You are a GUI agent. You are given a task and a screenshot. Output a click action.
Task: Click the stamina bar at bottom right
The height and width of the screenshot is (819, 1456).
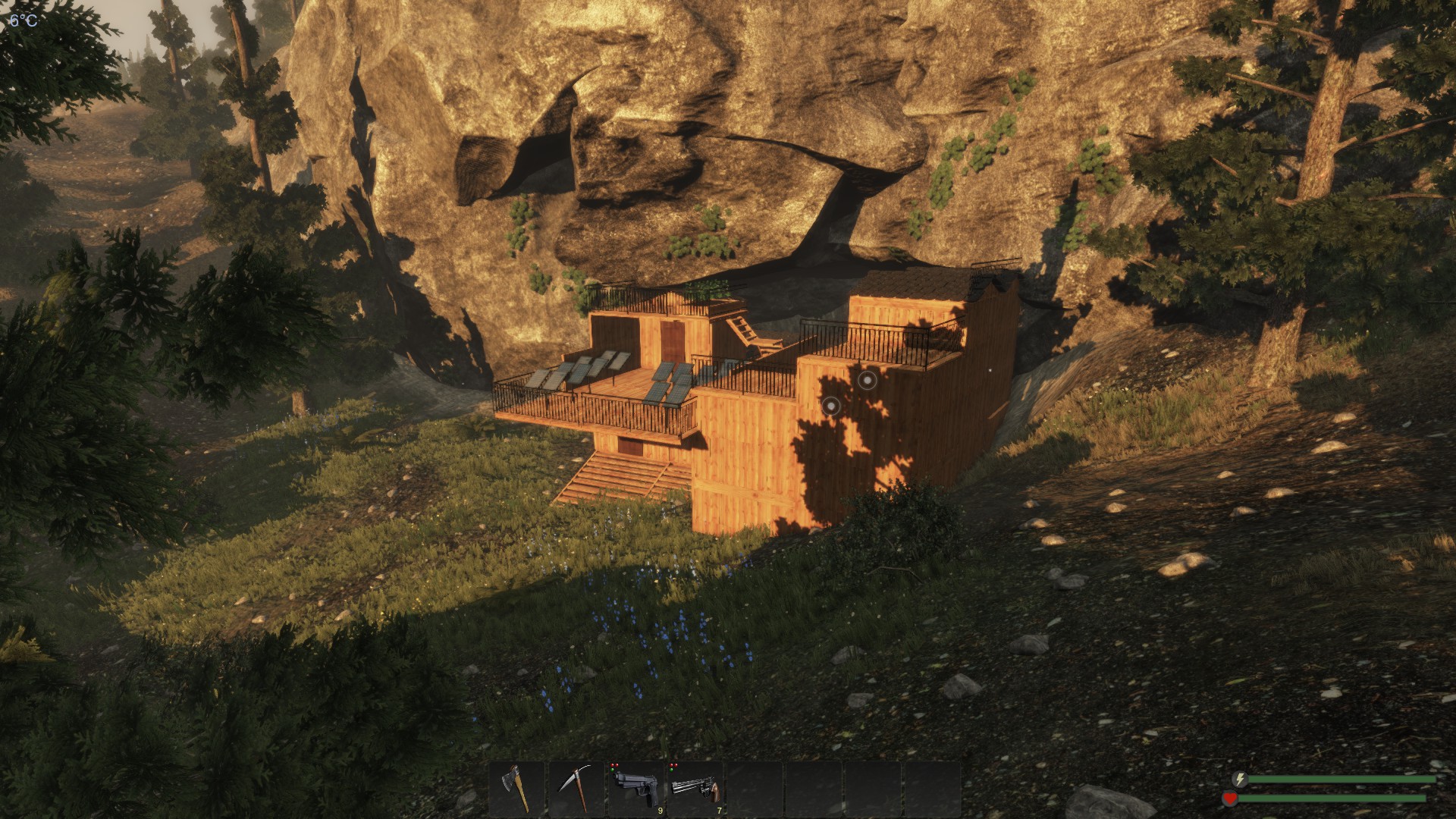1342,780
